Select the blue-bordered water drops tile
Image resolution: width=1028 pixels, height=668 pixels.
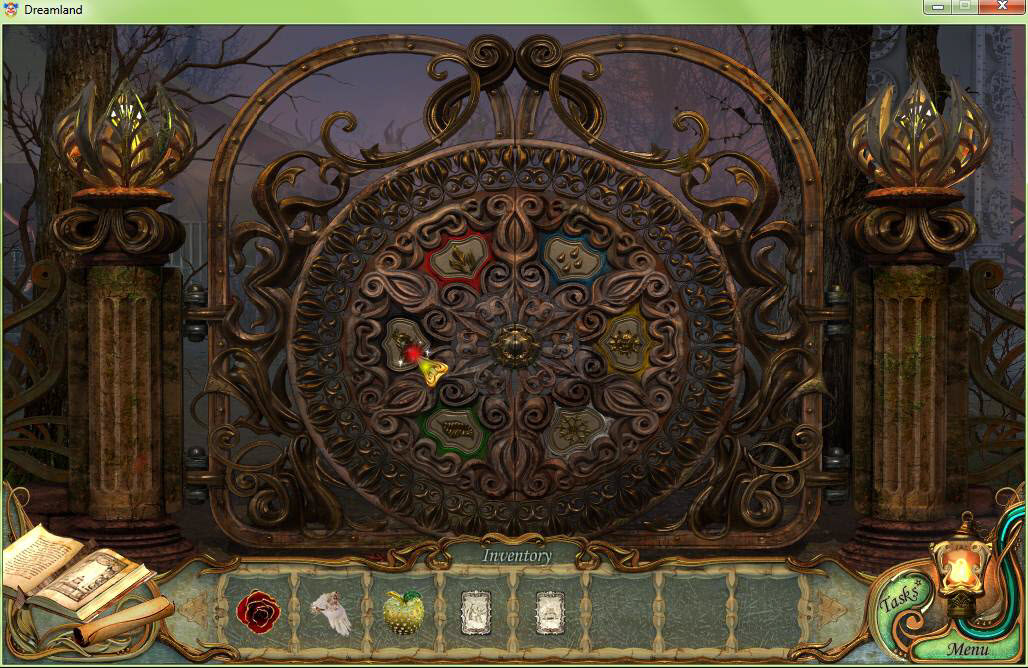573,259
